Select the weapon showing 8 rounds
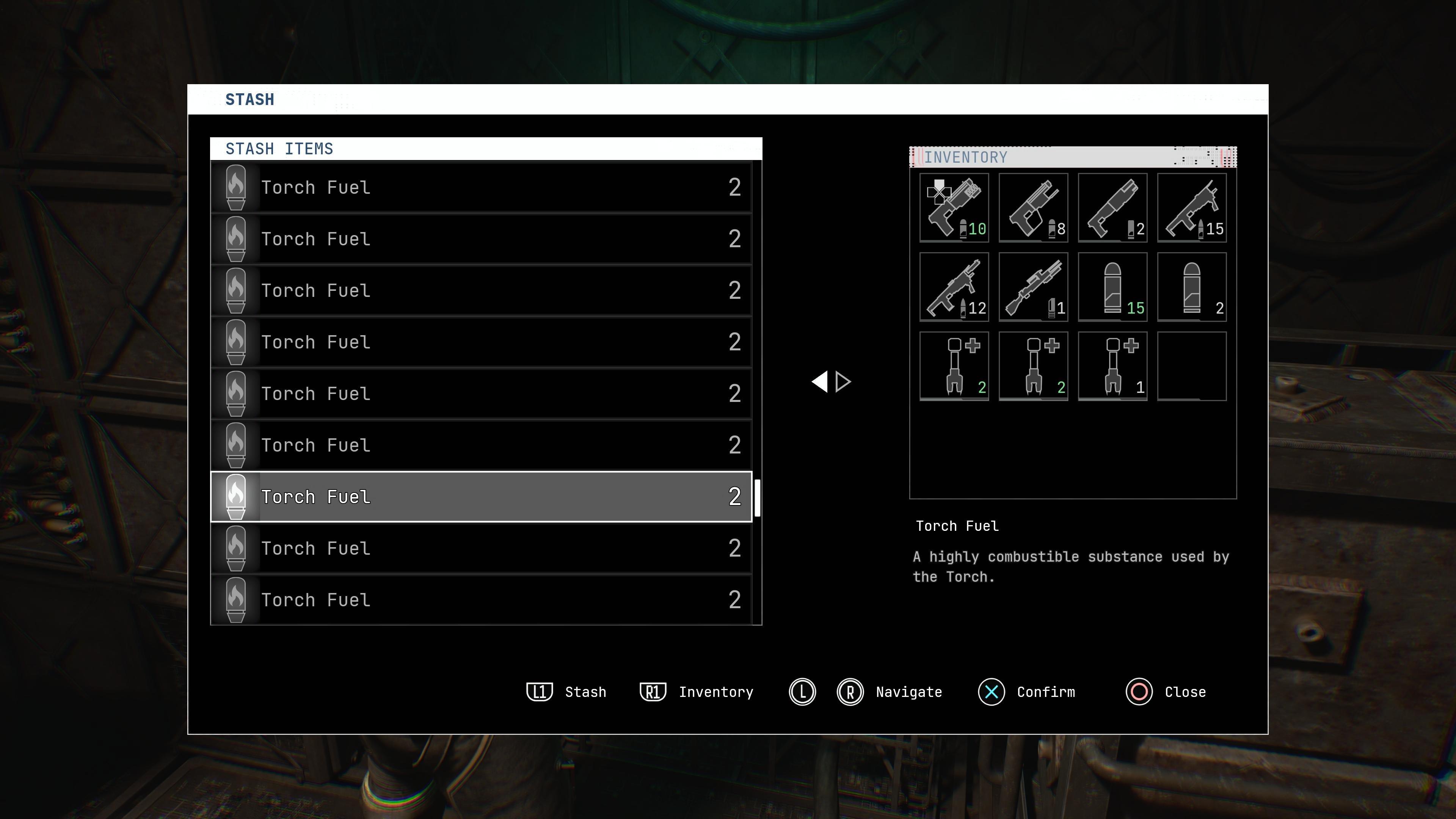Screen dimensions: 1456x819 coord(1033,208)
